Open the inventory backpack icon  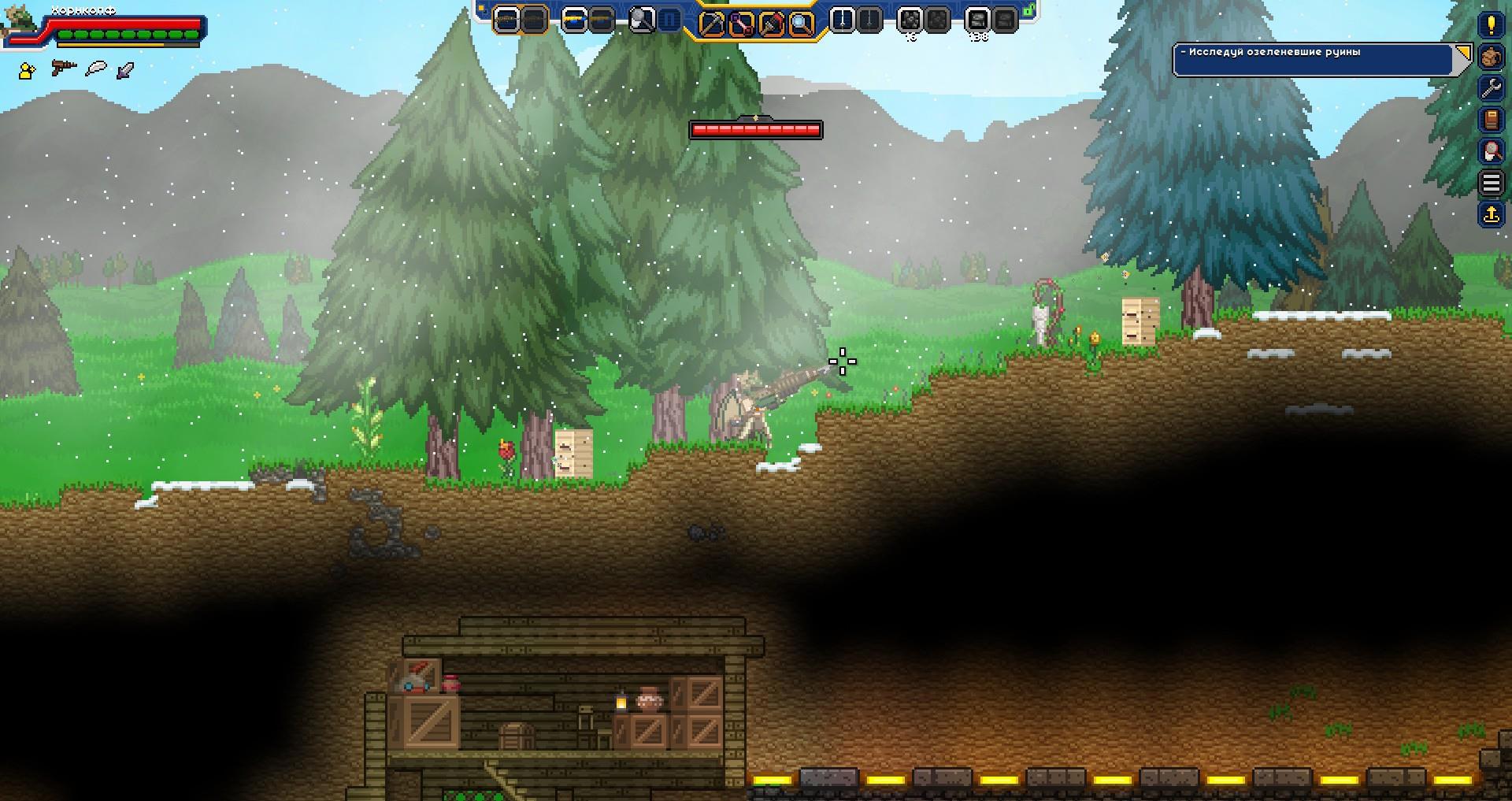1491,57
